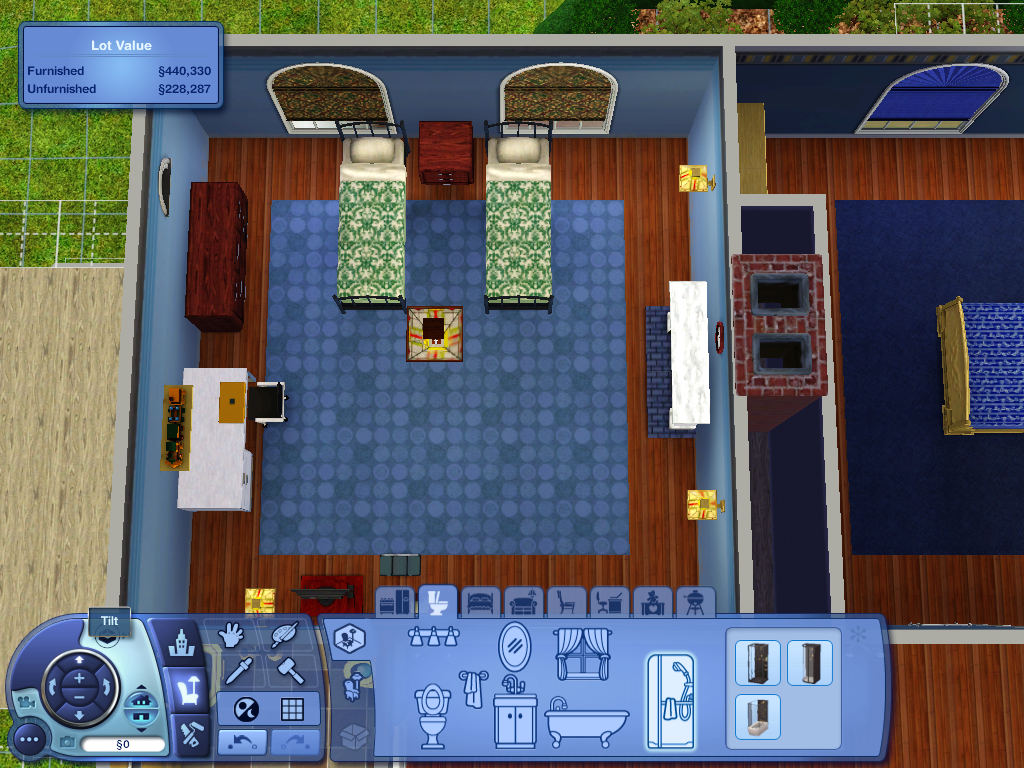
Task: Switch to the Outdoors grill tab
Action: click(695, 603)
